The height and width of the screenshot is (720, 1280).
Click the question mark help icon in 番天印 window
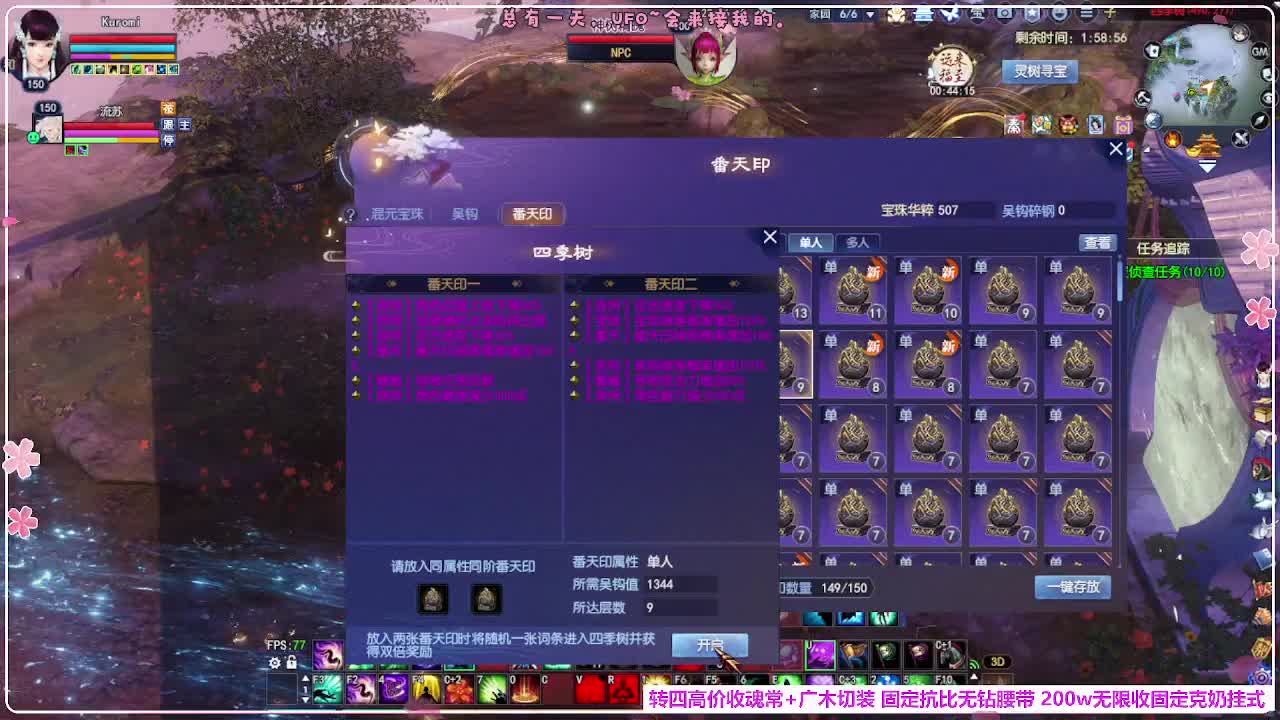tap(349, 213)
